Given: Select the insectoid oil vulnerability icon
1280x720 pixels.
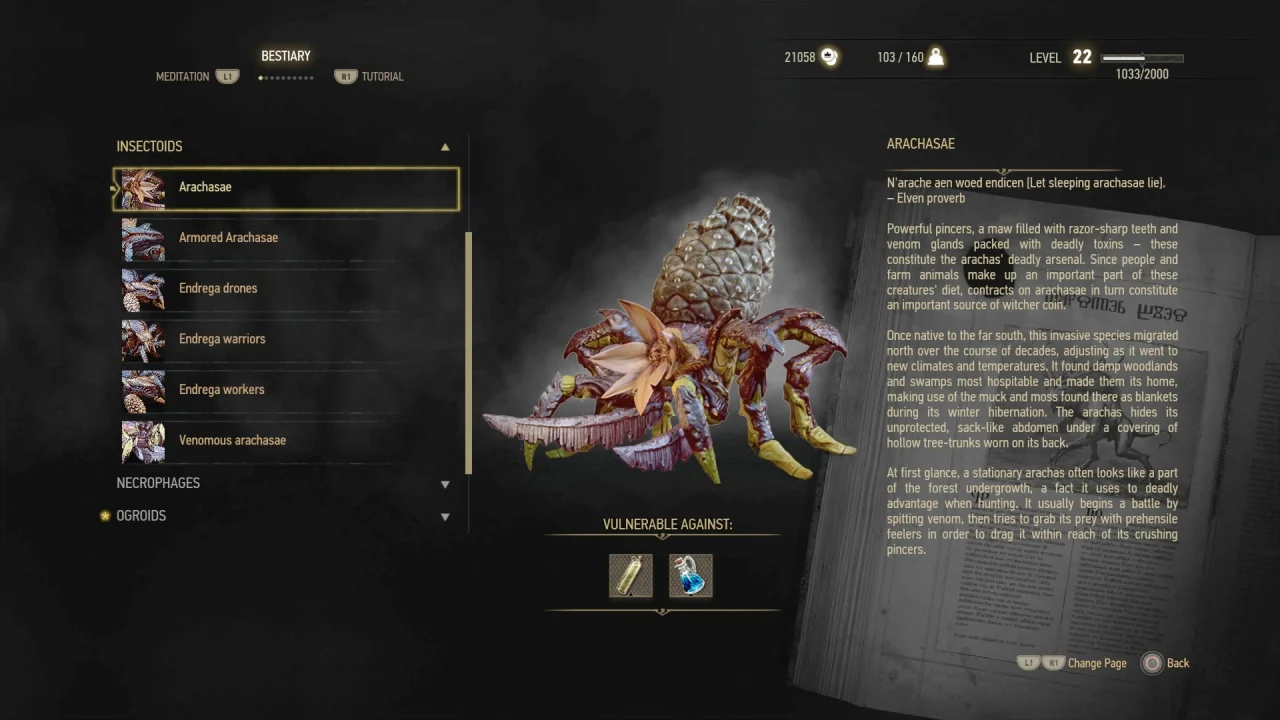Looking at the screenshot, I should click(x=631, y=576).
